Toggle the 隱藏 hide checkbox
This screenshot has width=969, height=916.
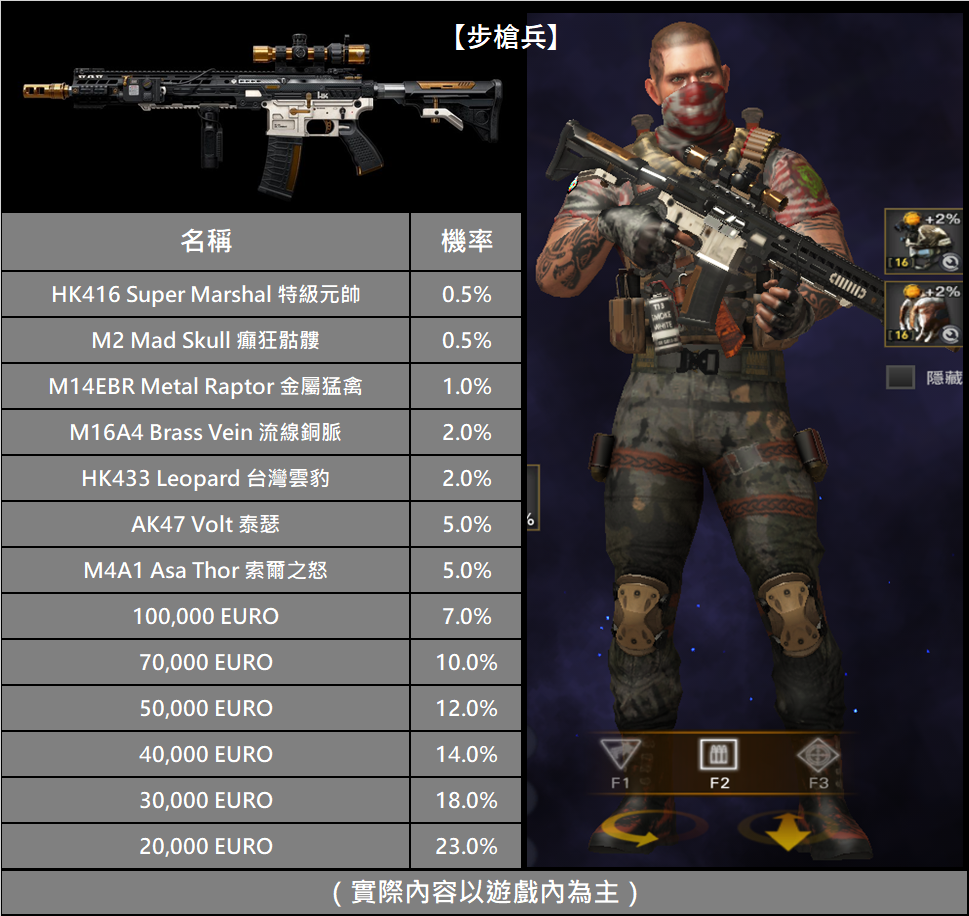(x=901, y=377)
